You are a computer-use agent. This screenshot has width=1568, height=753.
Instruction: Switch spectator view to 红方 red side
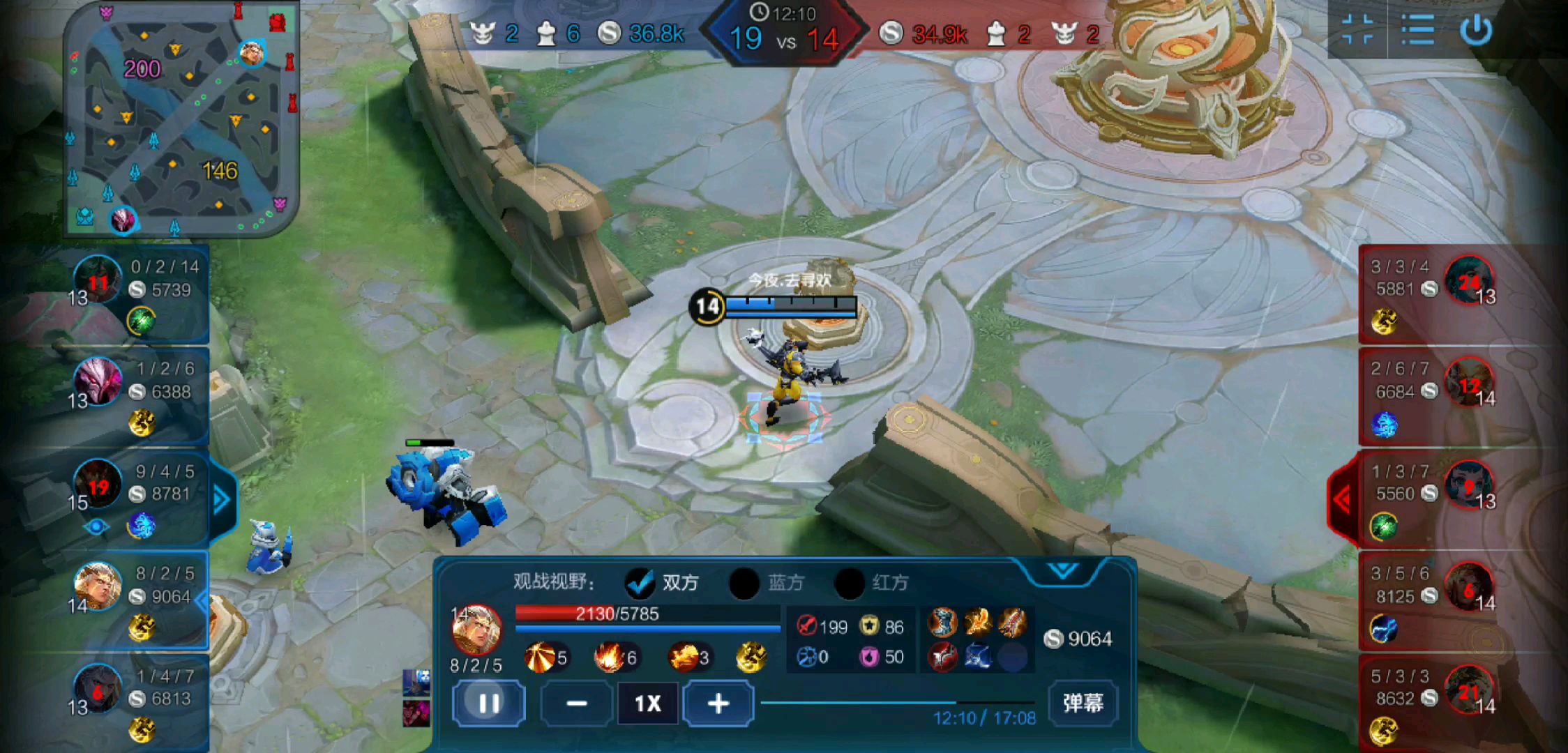pyautogui.click(x=850, y=583)
